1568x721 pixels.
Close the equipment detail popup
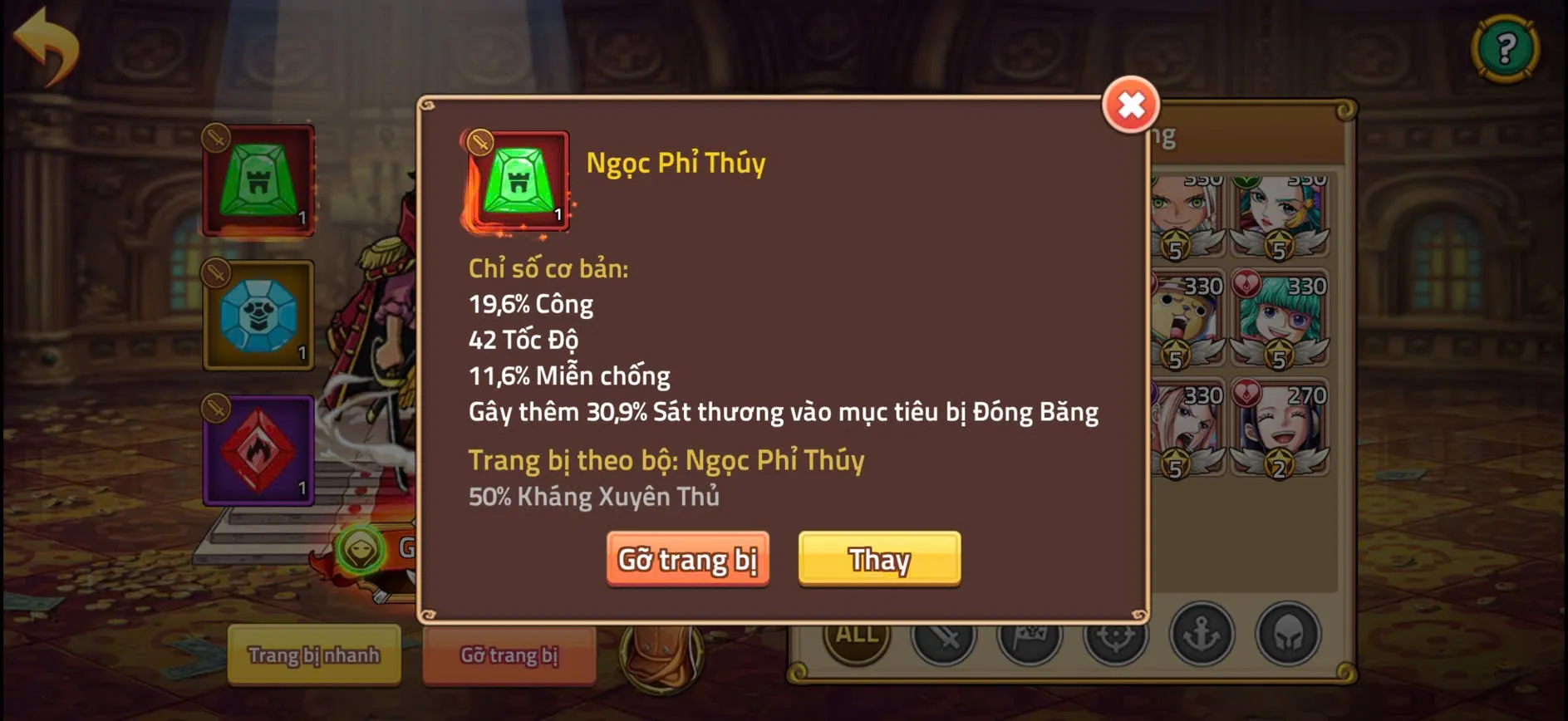[x=1130, y=105]
